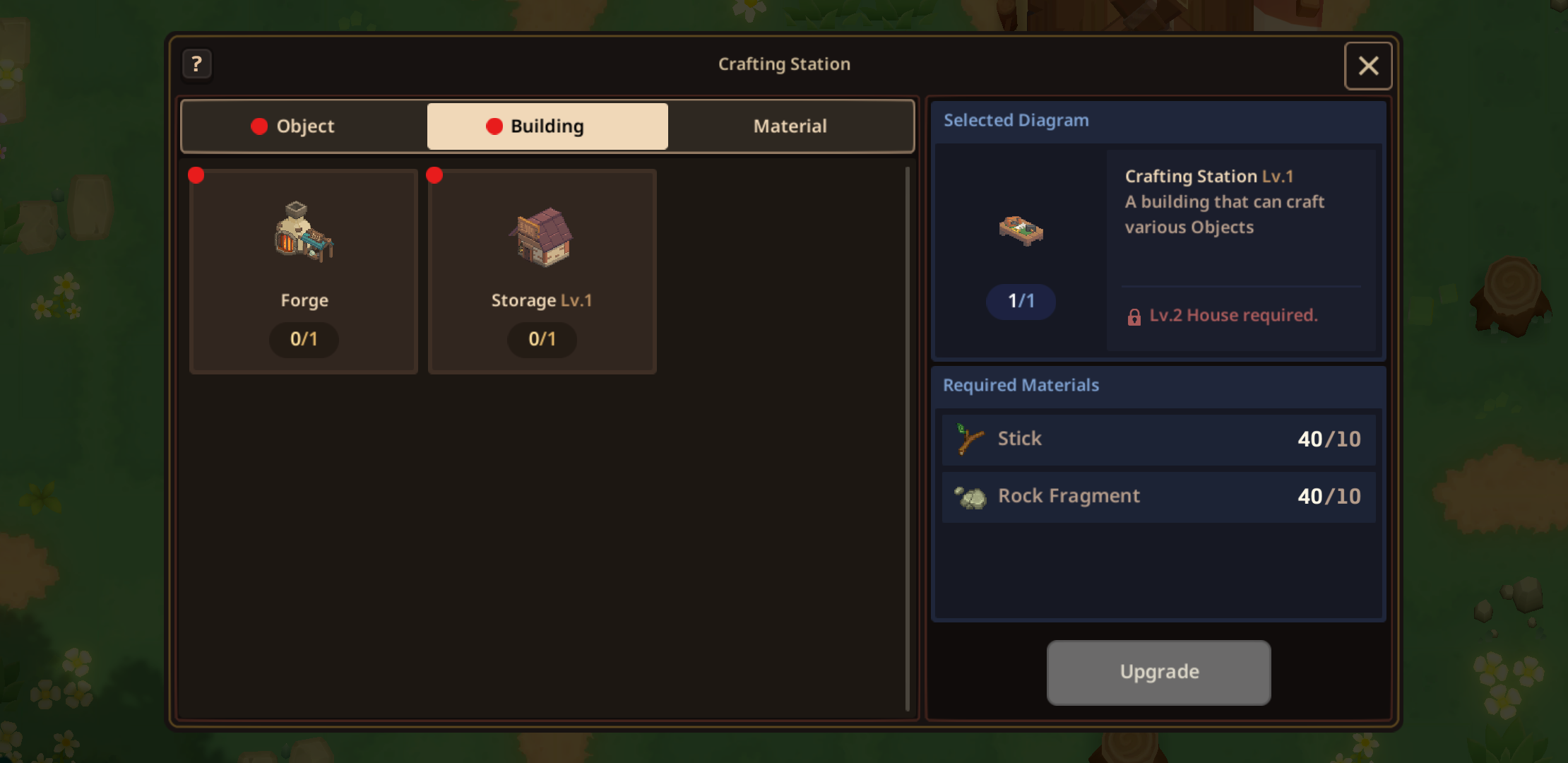The height and width of the screenshot is (763, 1568).
Task: Choose the Storage Lv.1 diagram
Action: click(542, 271)
